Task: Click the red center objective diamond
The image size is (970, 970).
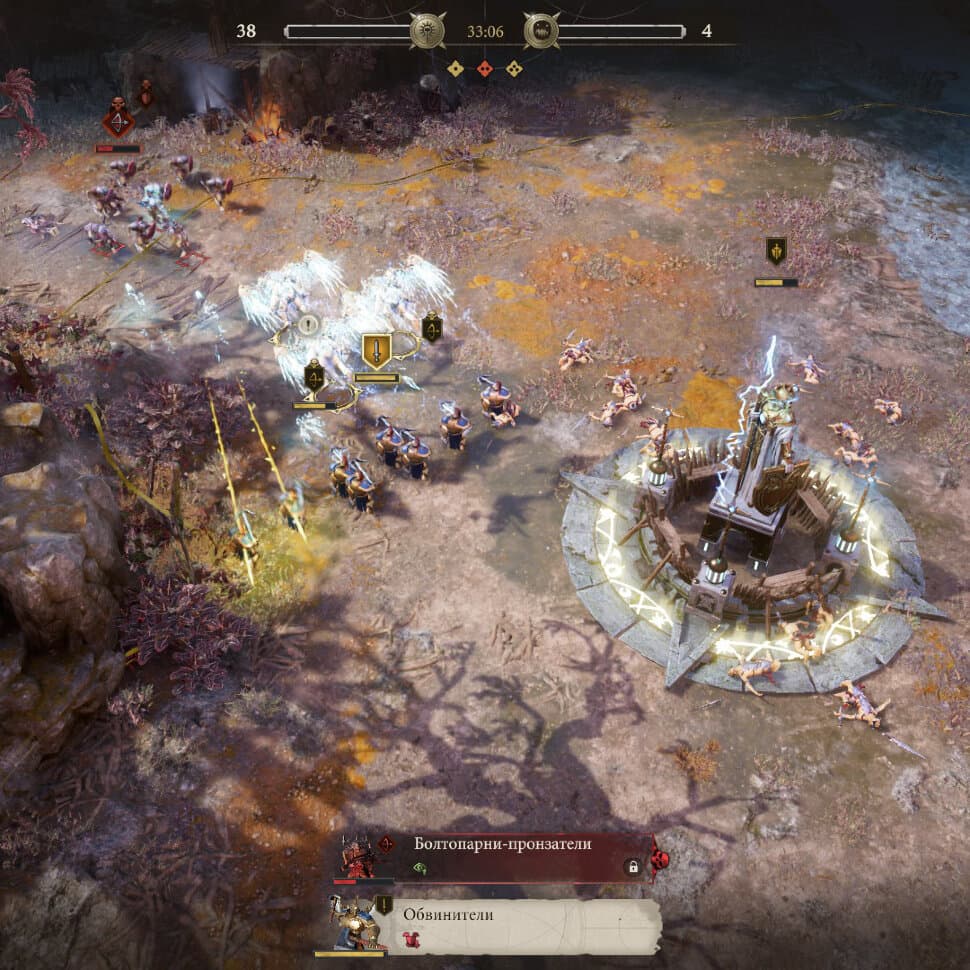Action: [x=484, y=69]
